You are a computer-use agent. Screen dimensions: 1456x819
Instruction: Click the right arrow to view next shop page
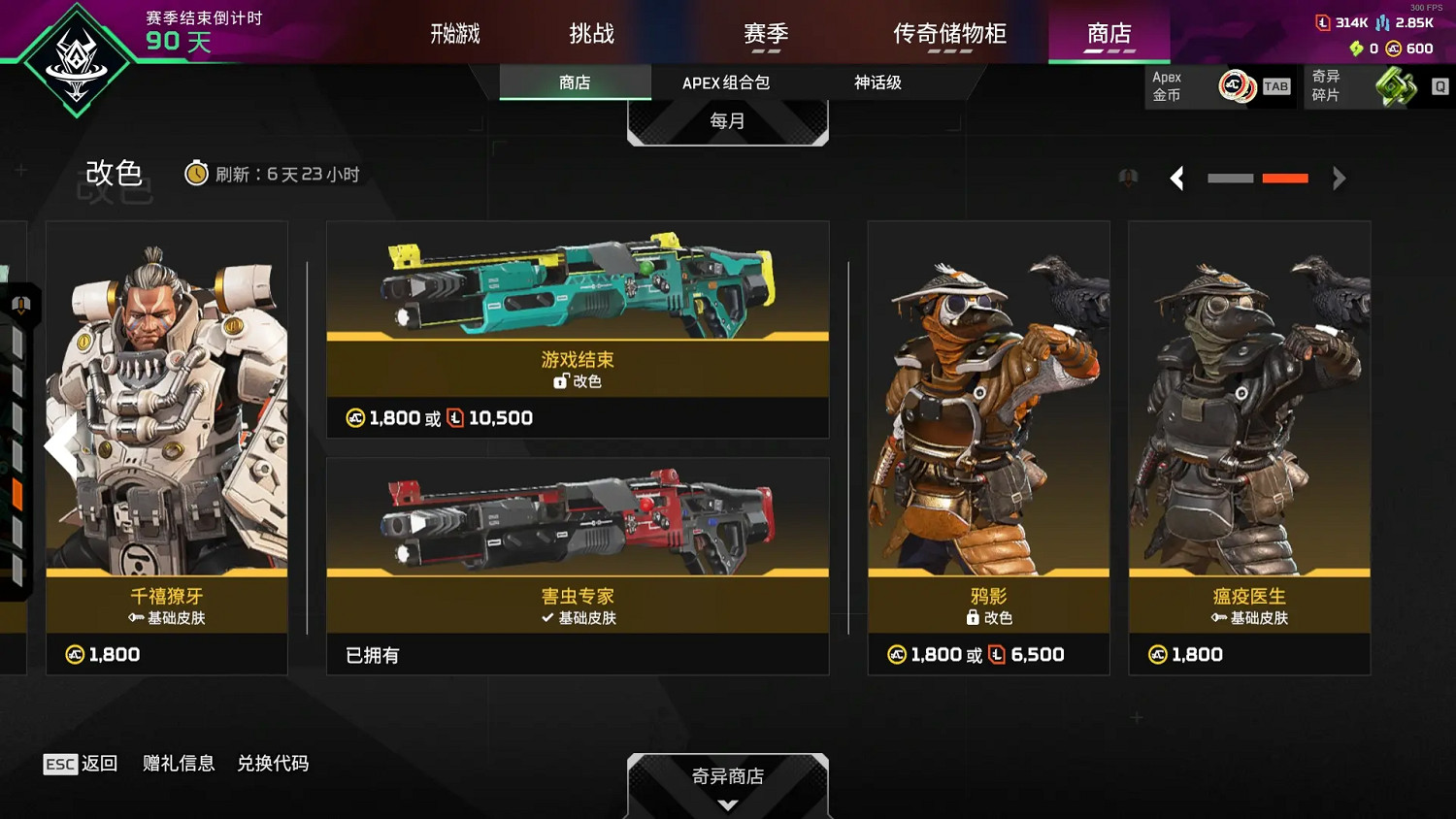tap(1340, 179)
